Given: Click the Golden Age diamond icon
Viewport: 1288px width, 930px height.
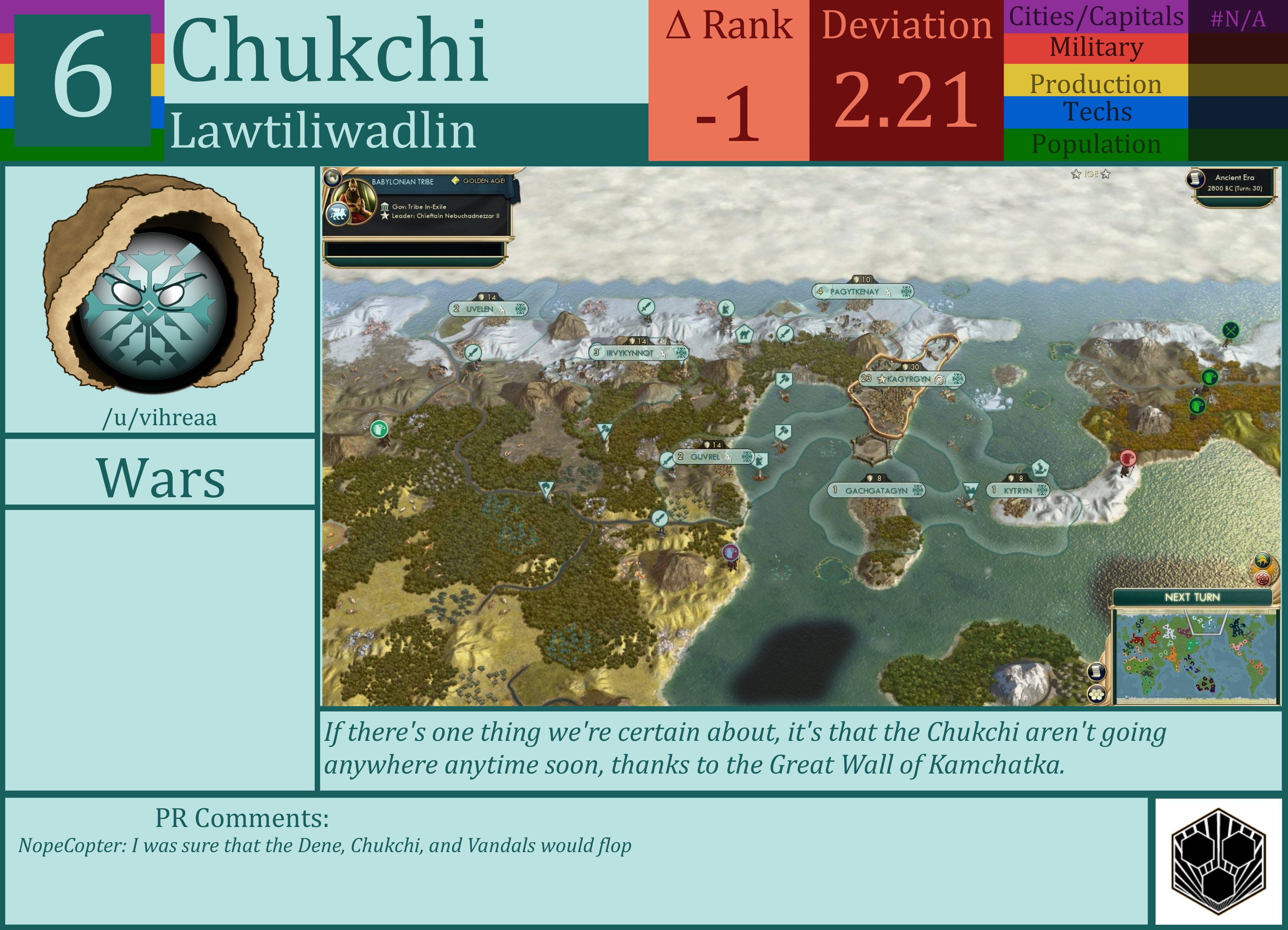Looking at the screenshot, I should pyautogui.click(x=456, y=181).
